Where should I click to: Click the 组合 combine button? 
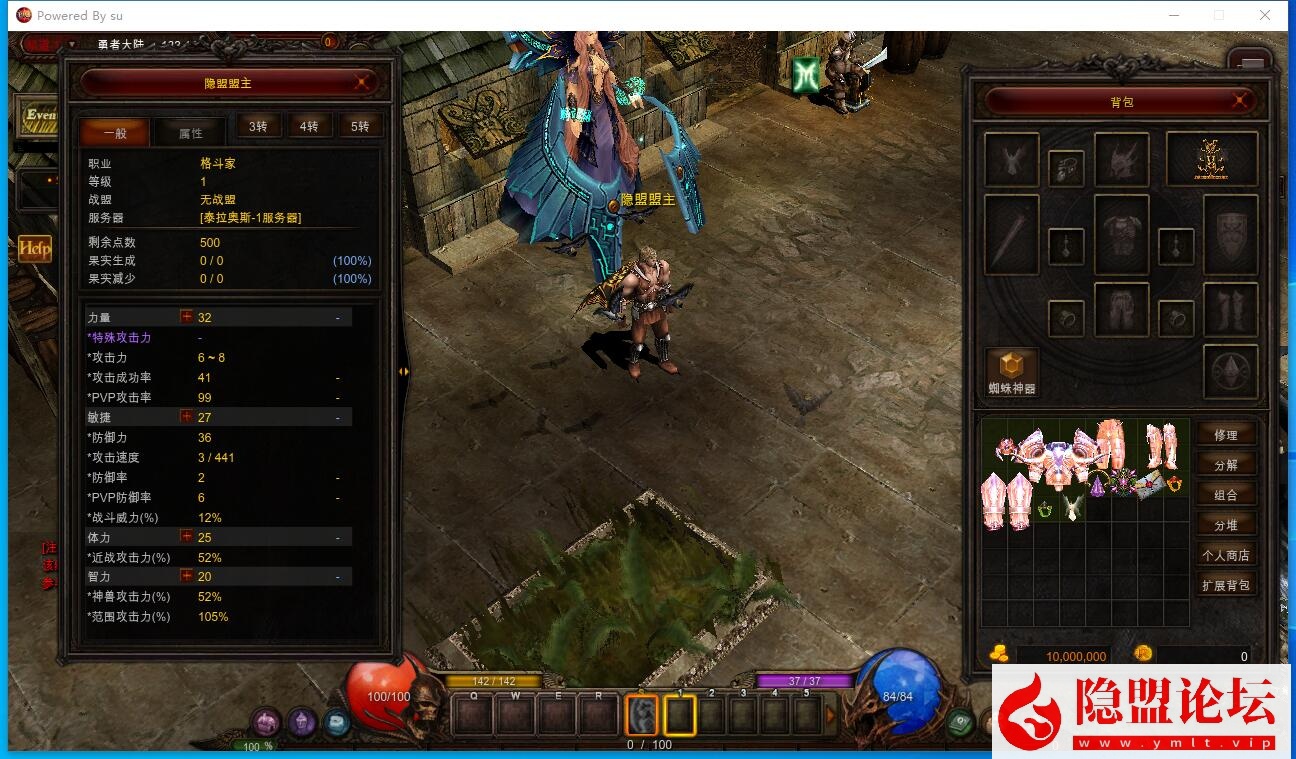point(1225,495)
